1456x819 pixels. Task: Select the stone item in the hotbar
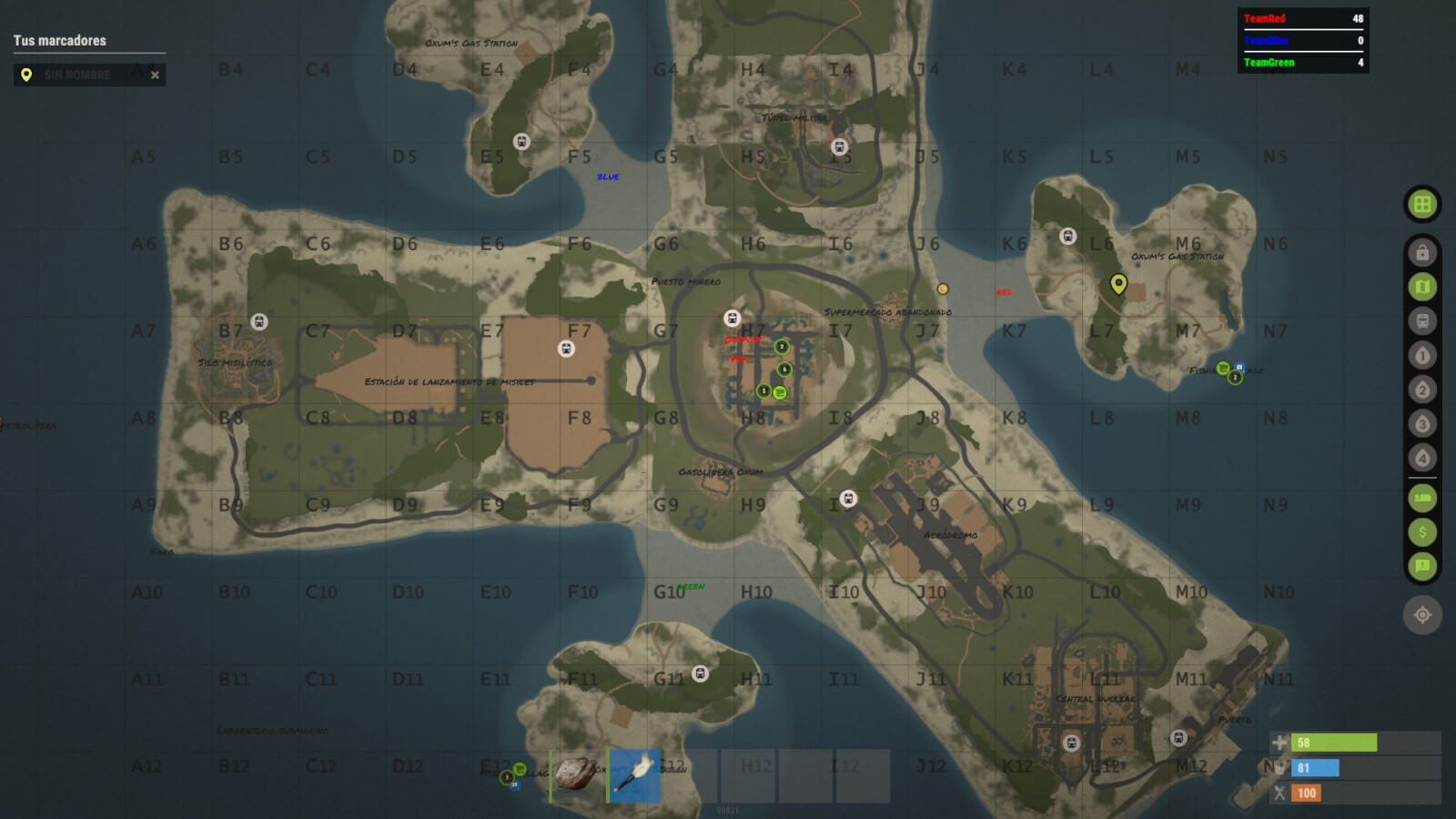[576, 774]
